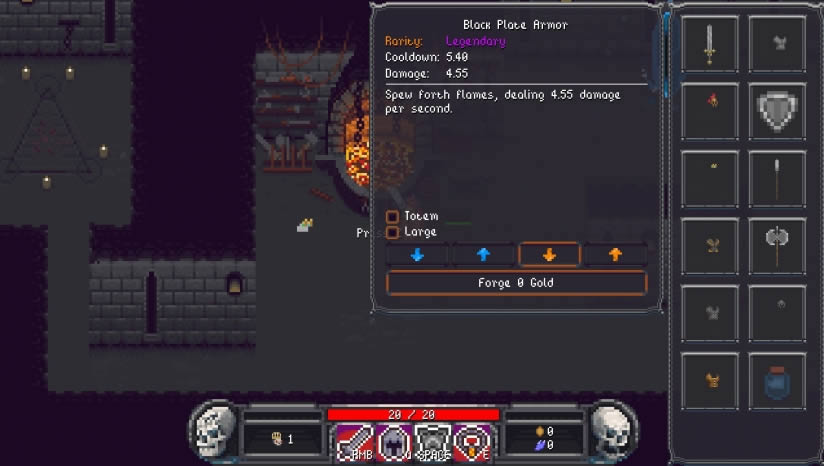Viewport: 824px width, 466px height.
Task: Click the blue down arrow button
Action: (x=417, y=255)
